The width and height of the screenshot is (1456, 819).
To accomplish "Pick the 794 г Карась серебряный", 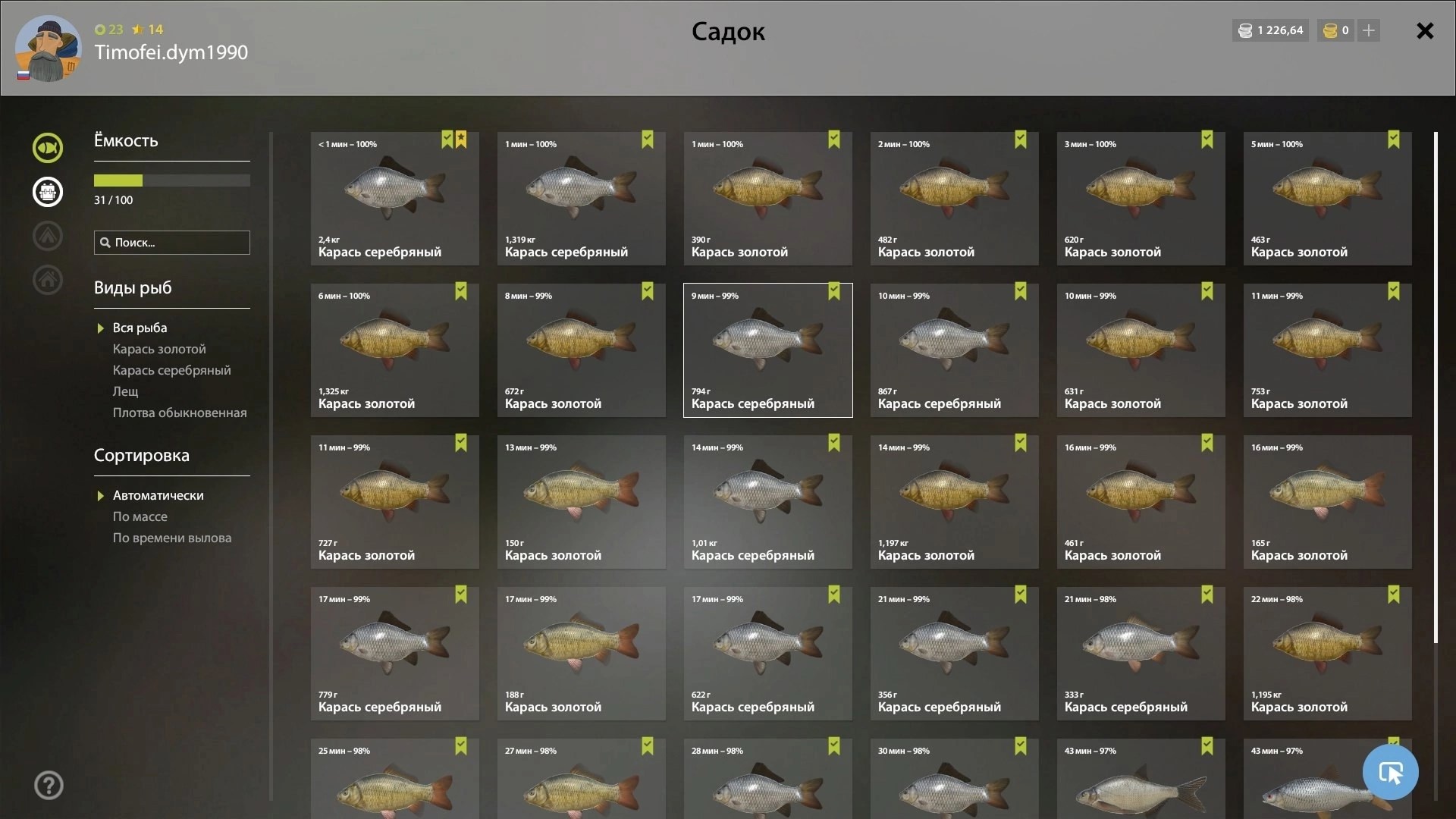I will (767, 350).
